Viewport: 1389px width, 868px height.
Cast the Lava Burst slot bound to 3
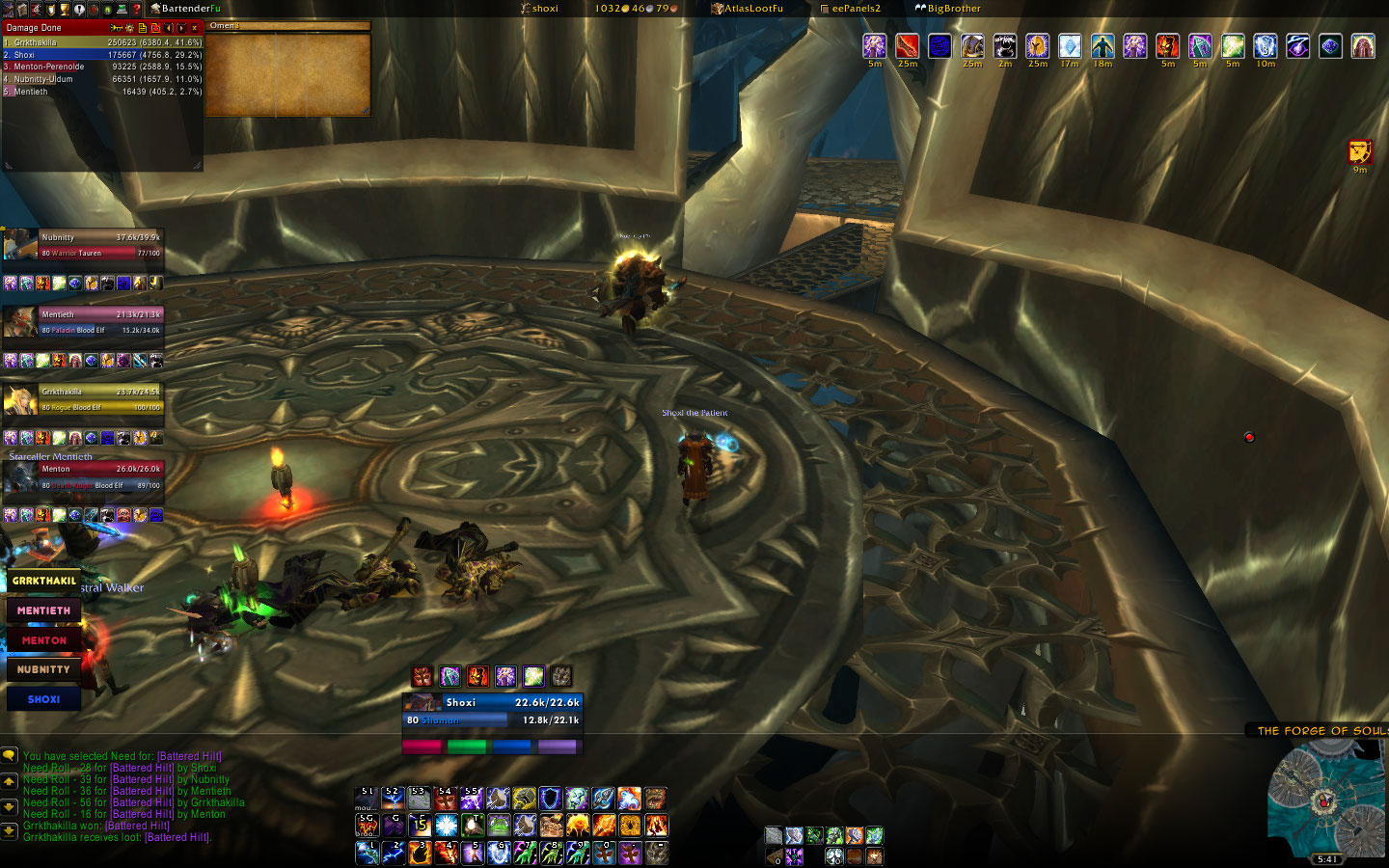420,853
